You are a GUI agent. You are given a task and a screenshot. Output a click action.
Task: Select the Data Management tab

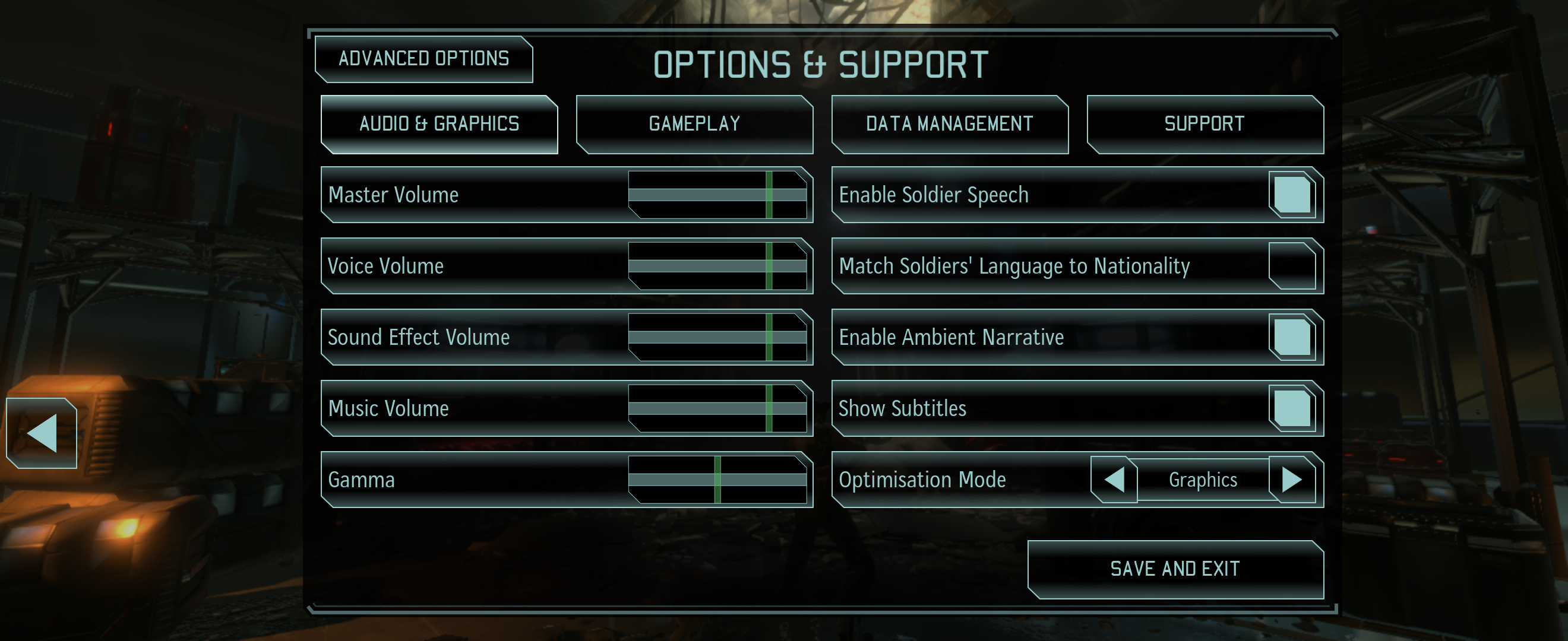(x=949, y=124)
